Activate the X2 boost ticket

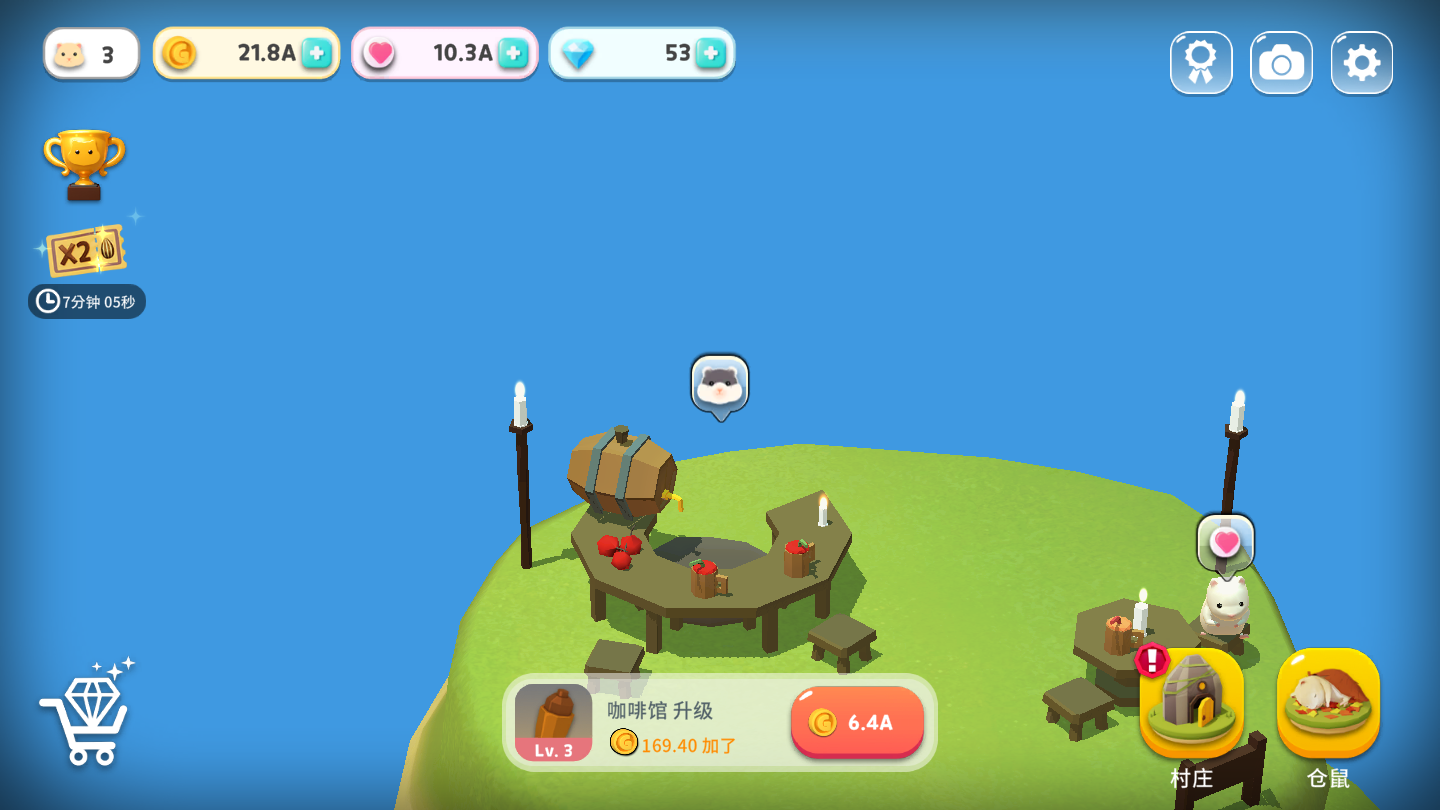(x=86, y=250)
